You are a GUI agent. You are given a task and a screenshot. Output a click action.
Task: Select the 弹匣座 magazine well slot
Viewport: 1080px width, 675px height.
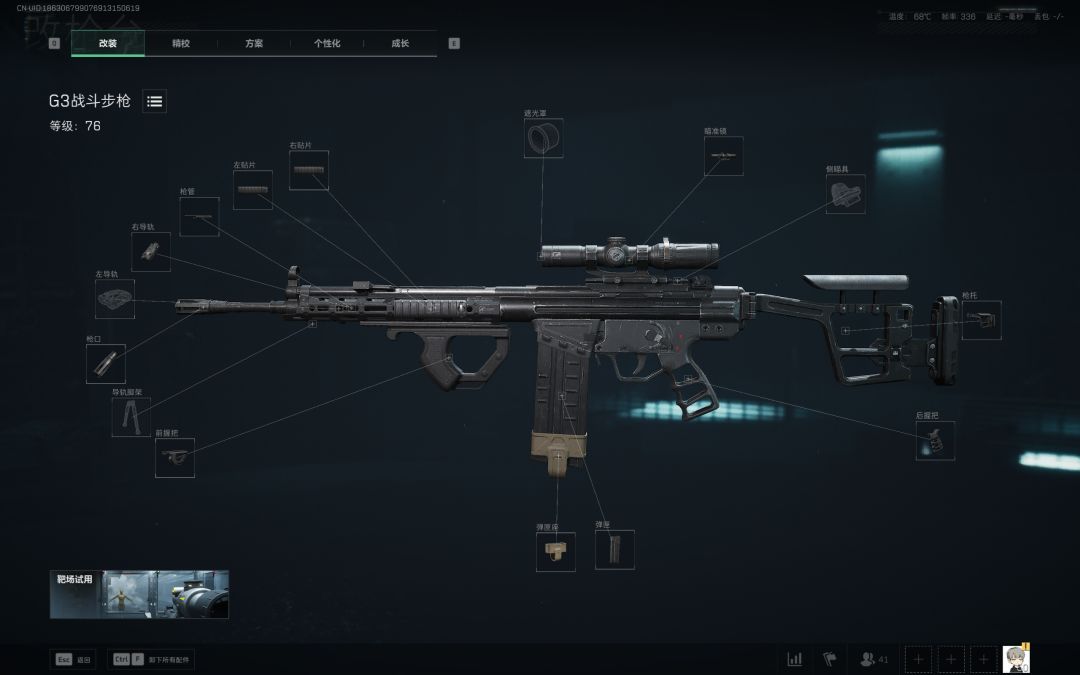(555, 552)
